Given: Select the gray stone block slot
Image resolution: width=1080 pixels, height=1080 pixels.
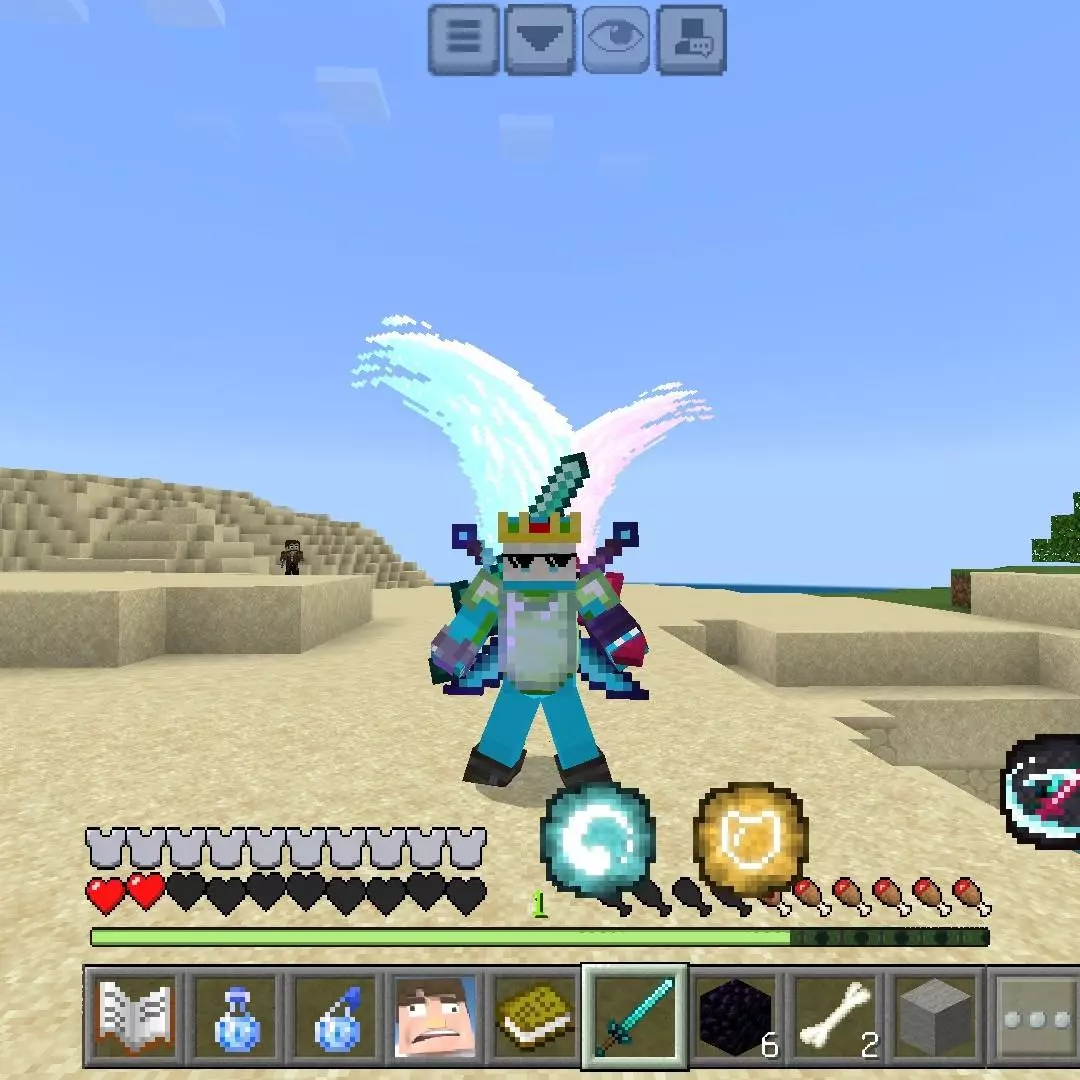Looking at the screenshot, I should 936,1018.
